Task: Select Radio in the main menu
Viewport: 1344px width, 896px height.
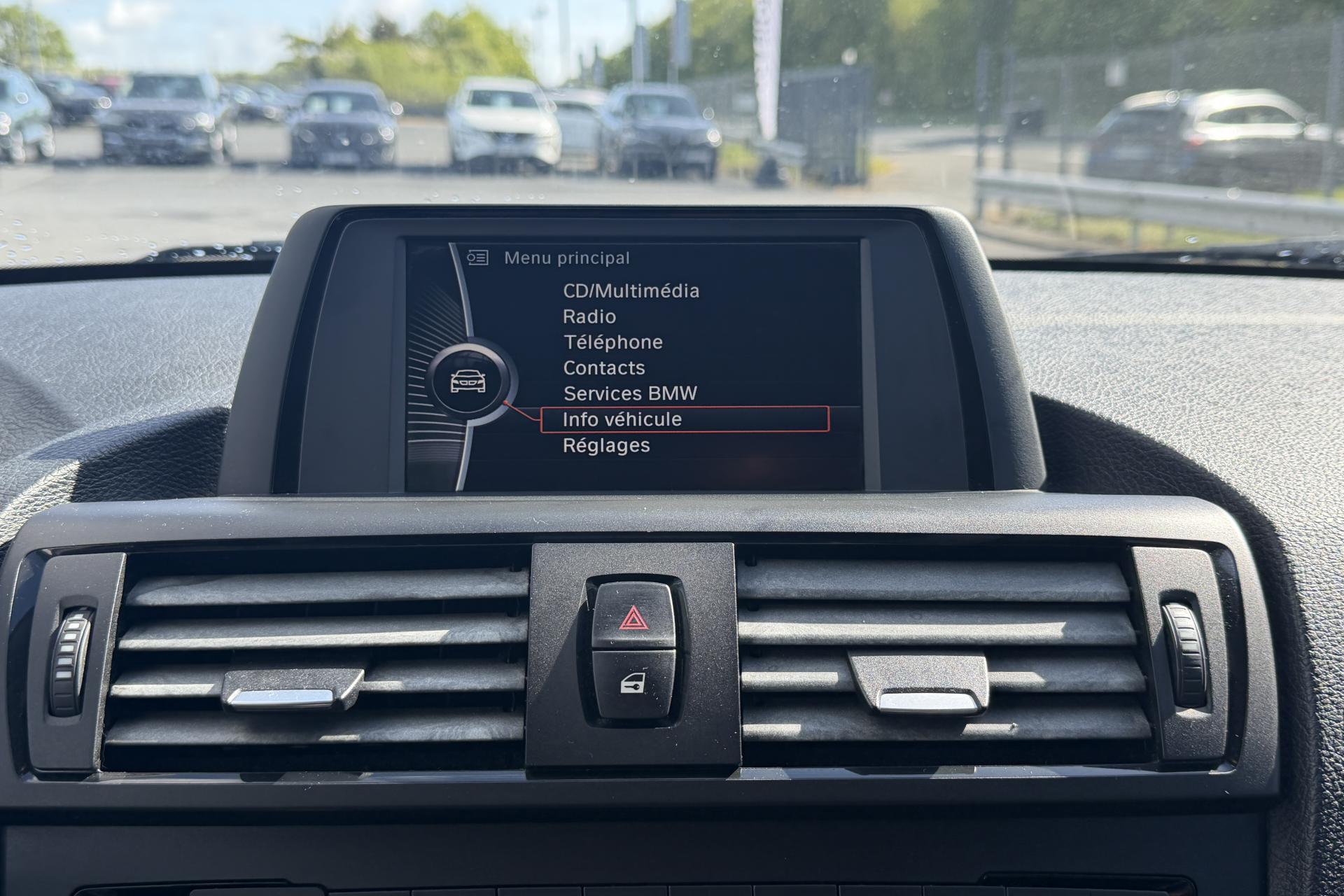Action: [x=589, y=317]
